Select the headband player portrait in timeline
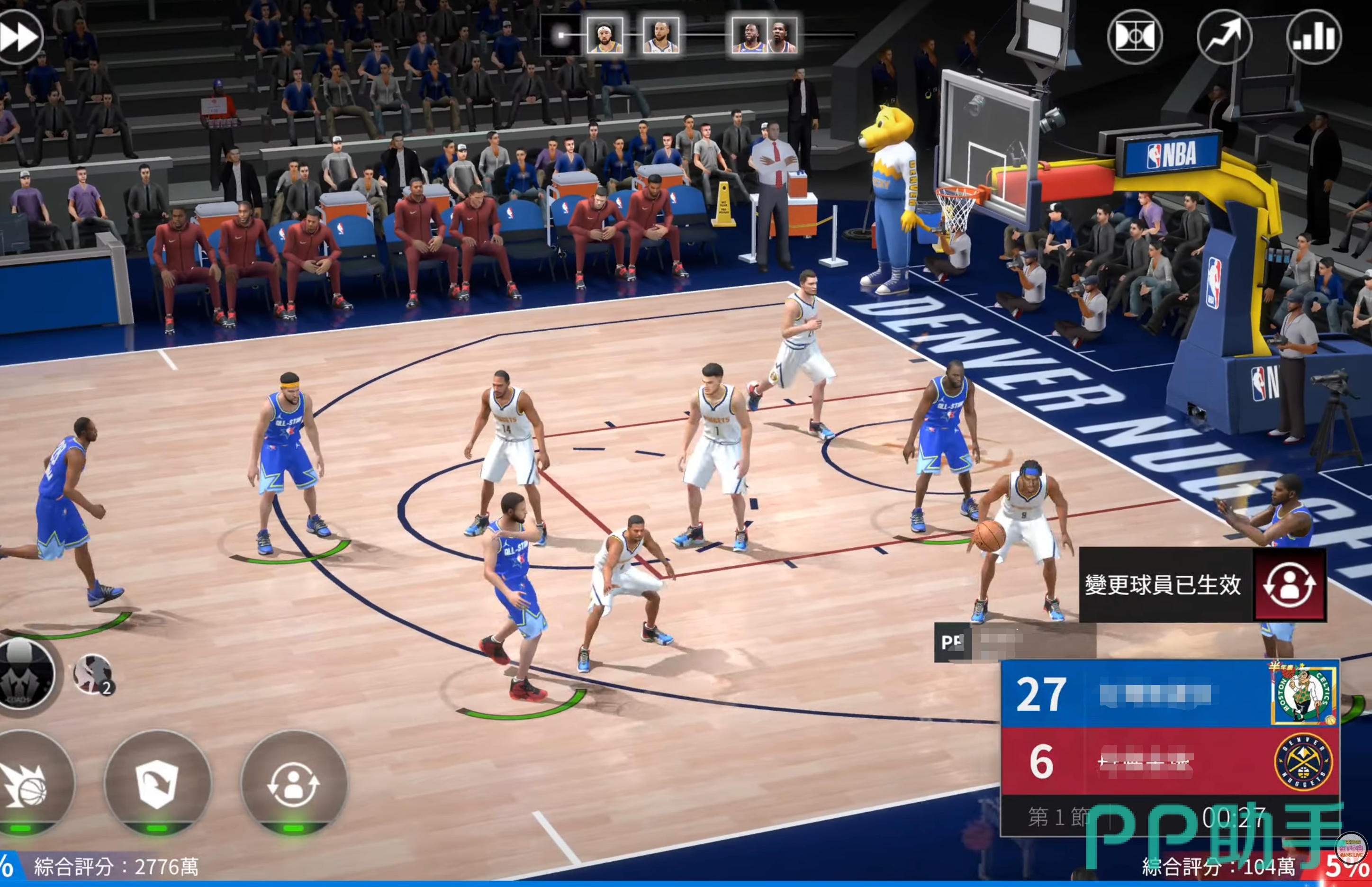 pyautogui.click(x=605, y=36)
